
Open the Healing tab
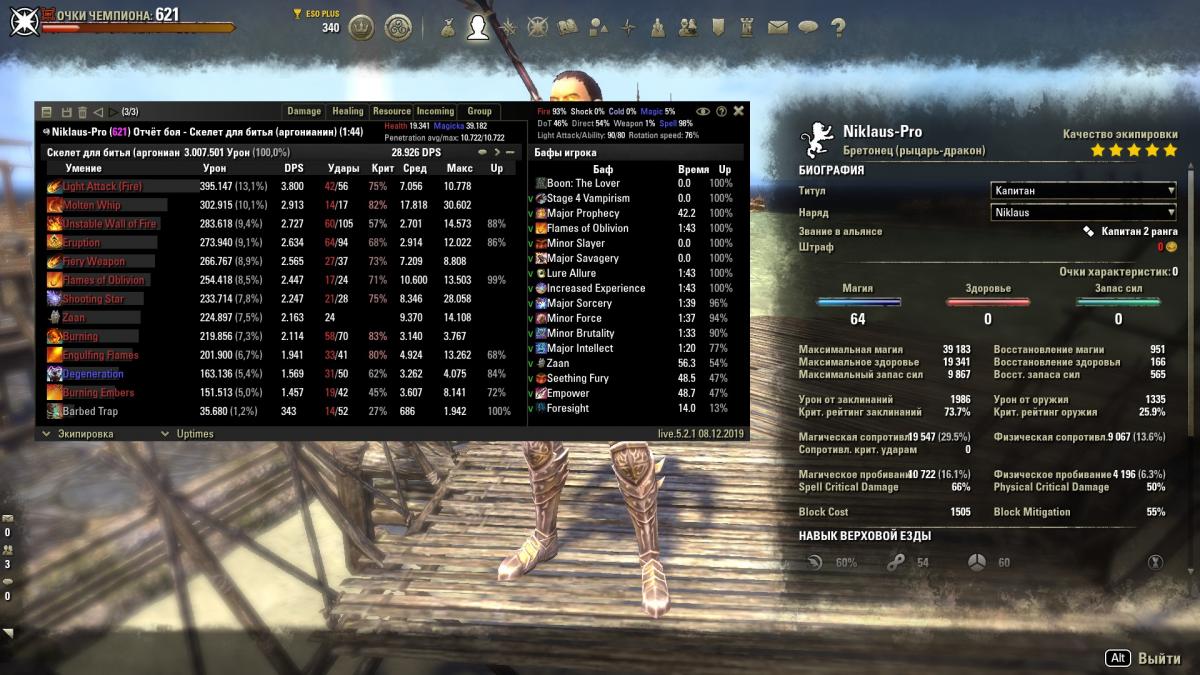[348, 111]
